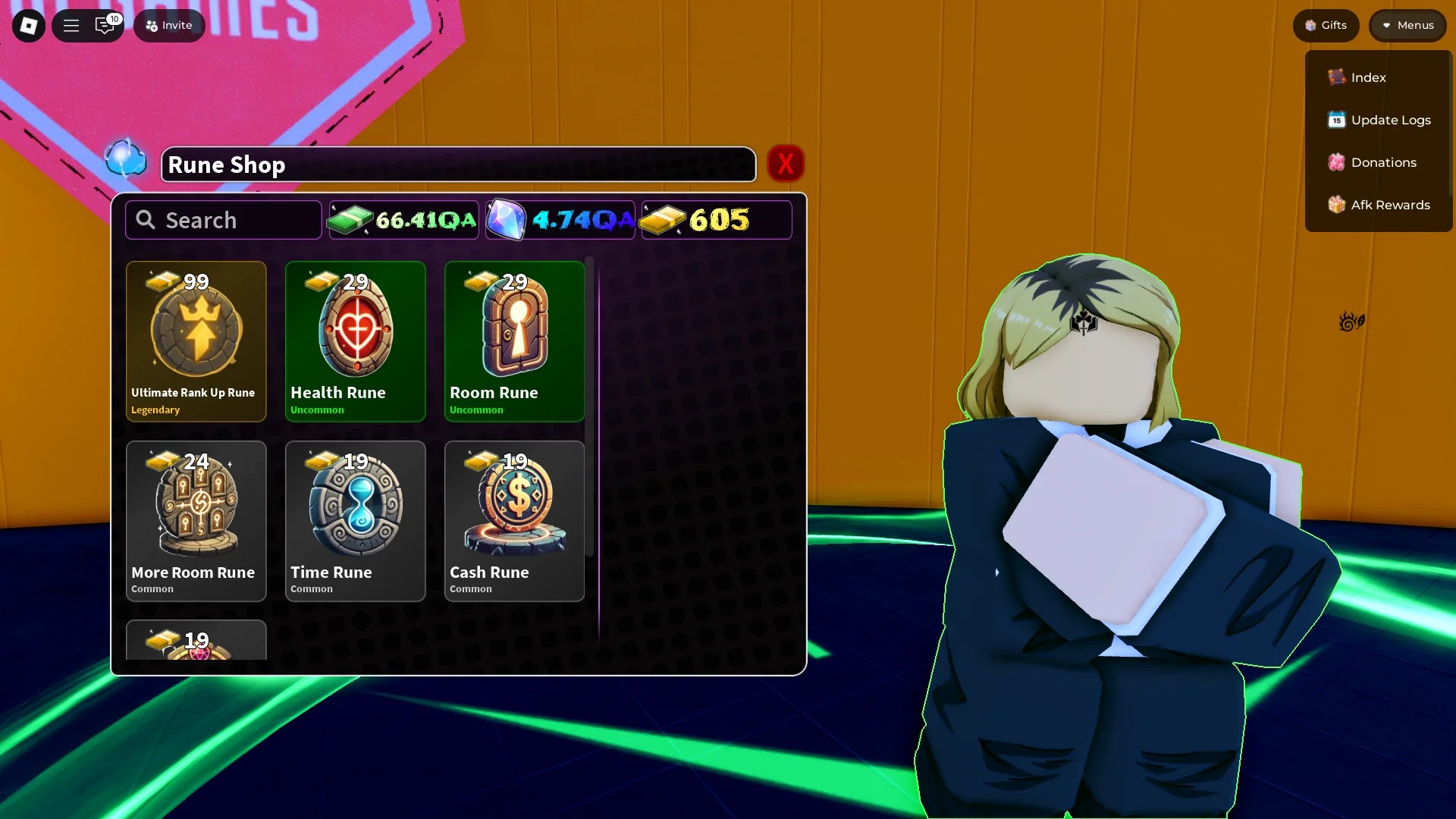Select the More Room Rune
Viewport: 1456px width, 819px height.
[x=196, y=521]
